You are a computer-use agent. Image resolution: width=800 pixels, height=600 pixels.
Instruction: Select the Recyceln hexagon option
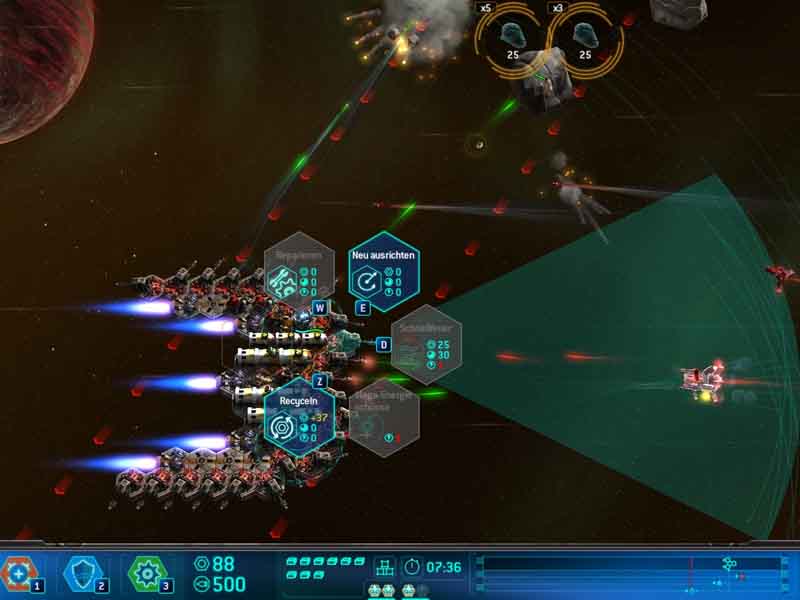coord(298,417)
